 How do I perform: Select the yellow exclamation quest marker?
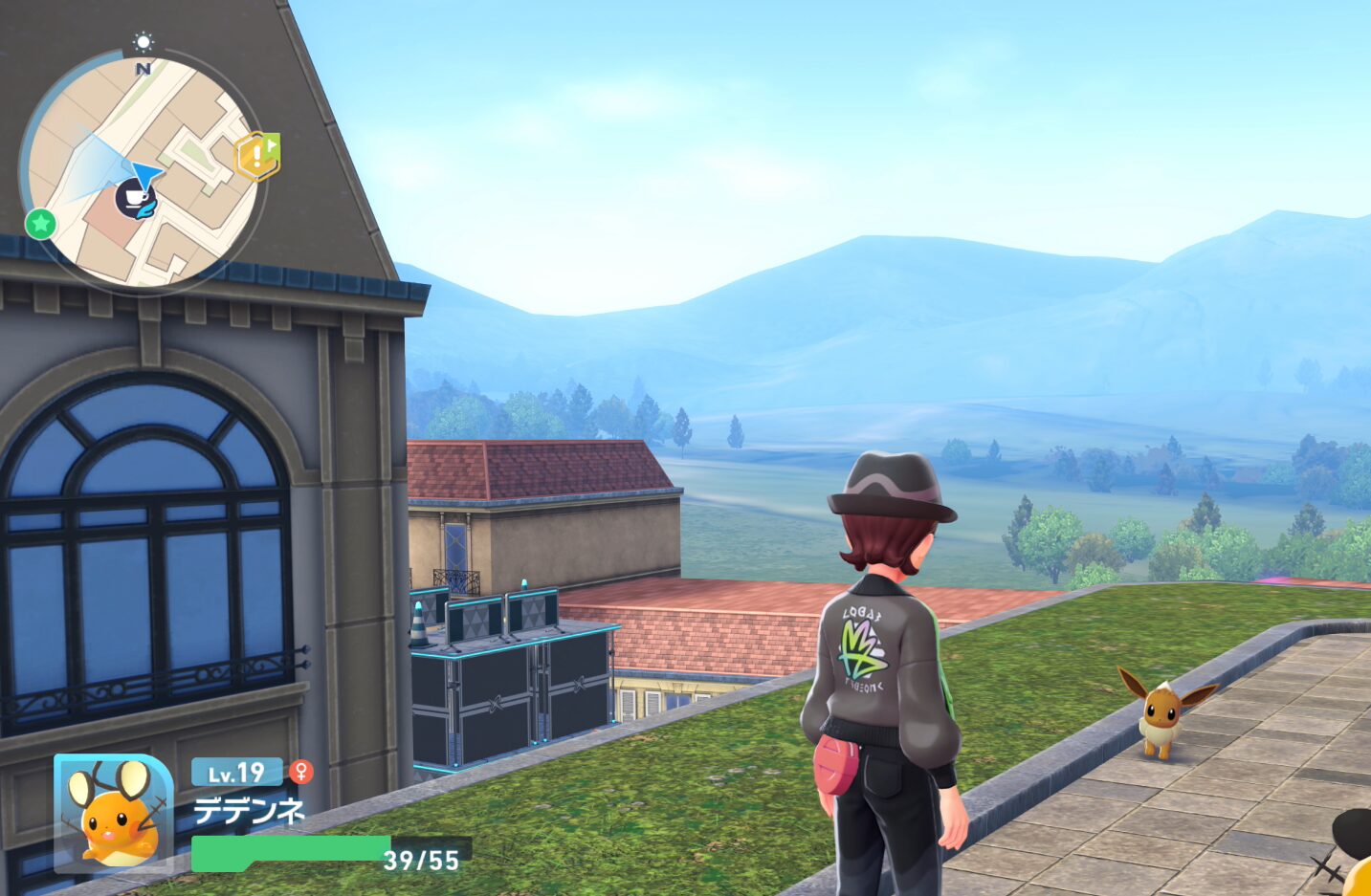tap(256, 156)
